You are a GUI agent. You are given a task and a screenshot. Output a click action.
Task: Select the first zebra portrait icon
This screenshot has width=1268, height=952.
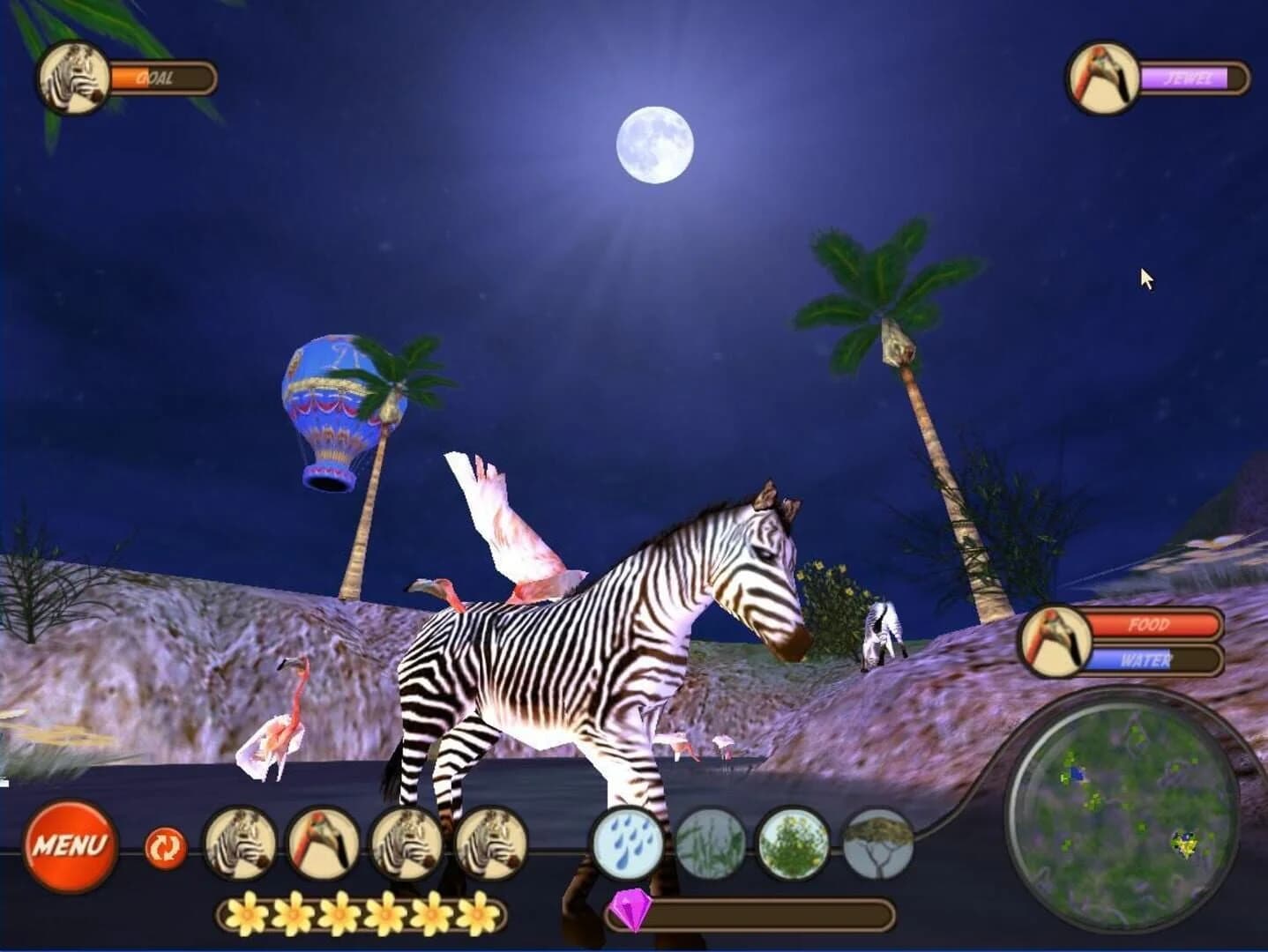click(244, 844)
